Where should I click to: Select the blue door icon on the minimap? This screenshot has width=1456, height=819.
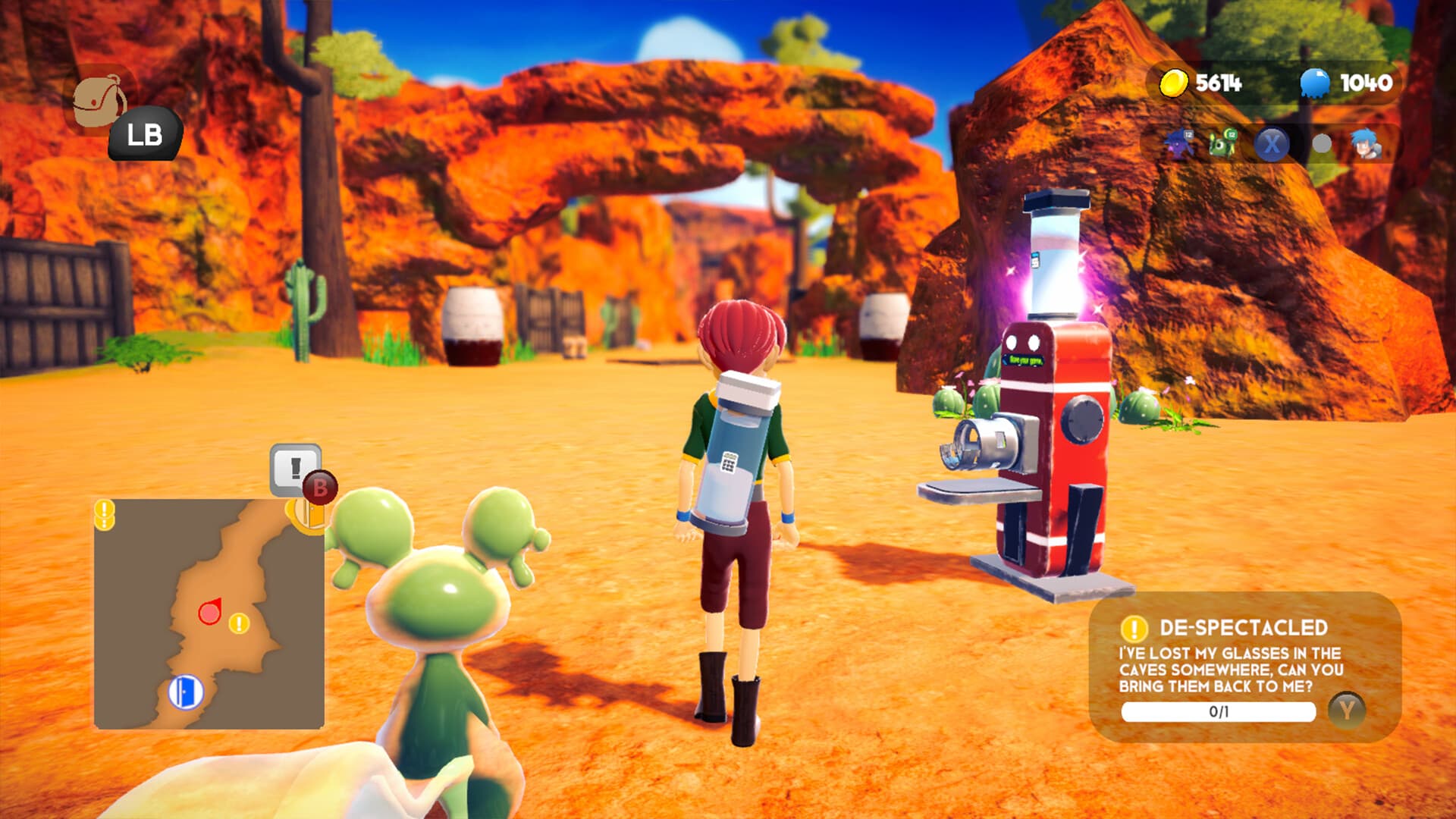pyautogui.click(x=186, y=692)
